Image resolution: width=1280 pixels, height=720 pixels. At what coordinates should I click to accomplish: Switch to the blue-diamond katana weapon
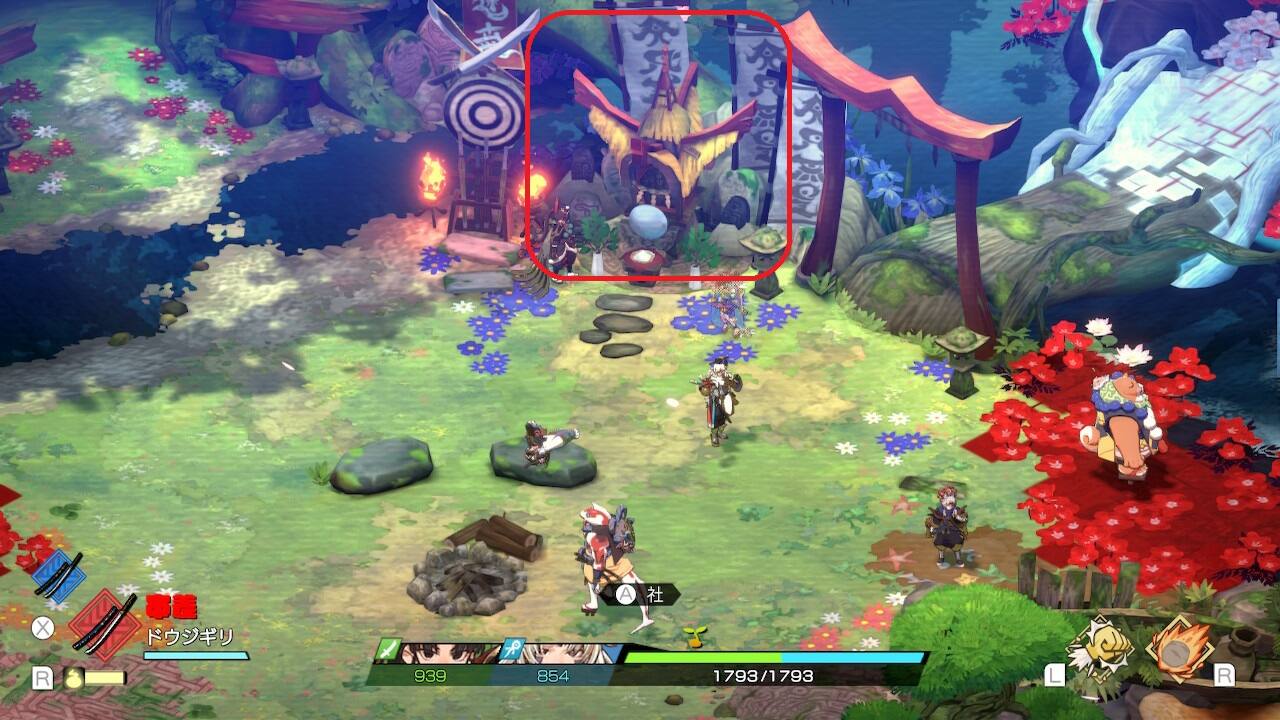58,573
